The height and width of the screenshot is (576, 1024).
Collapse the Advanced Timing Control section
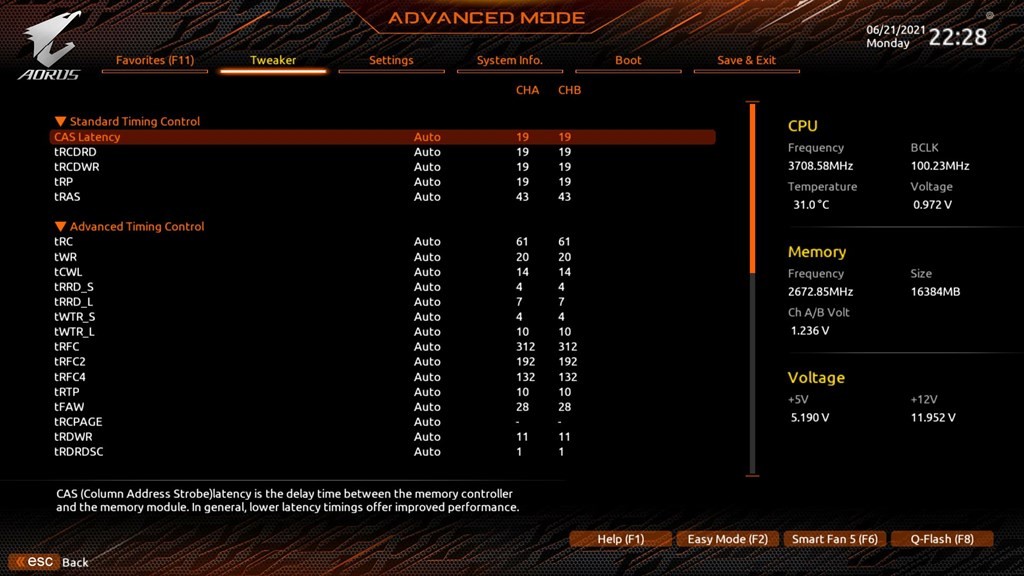pos(61,227)
